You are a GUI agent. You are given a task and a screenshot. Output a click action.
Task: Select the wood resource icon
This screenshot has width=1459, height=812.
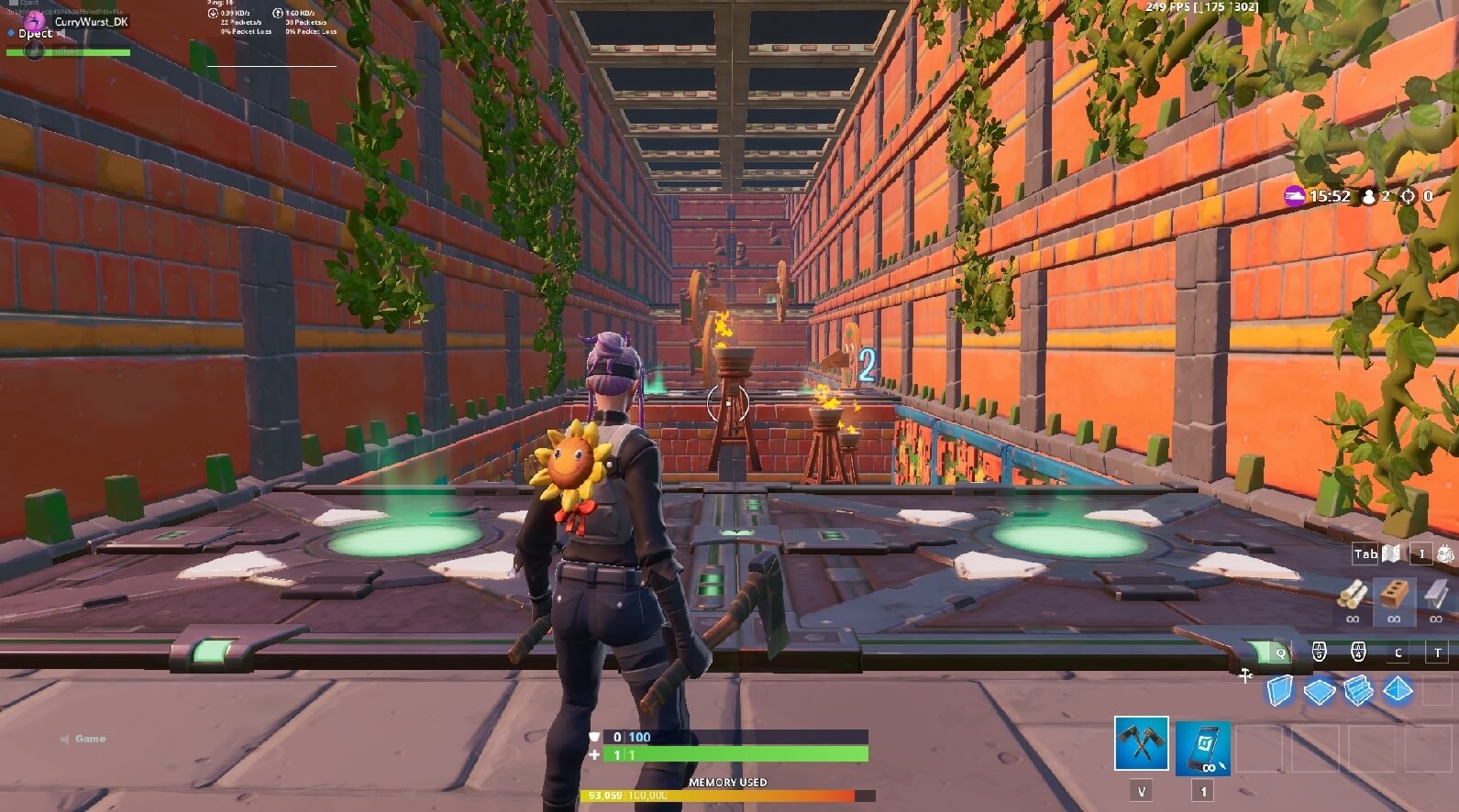pos(1354,596)
